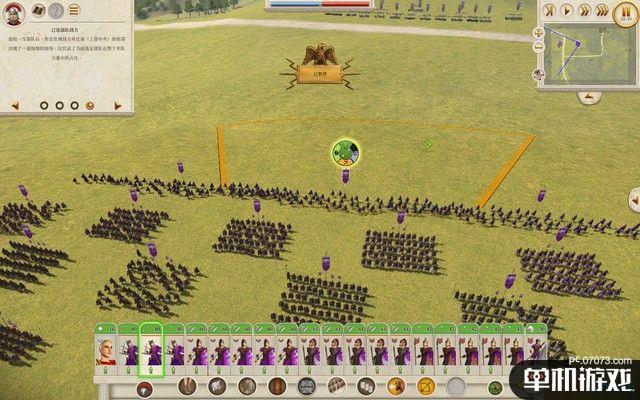Click the advisor portrait
Screen dimensions: 640x400
tap(13, 12)
